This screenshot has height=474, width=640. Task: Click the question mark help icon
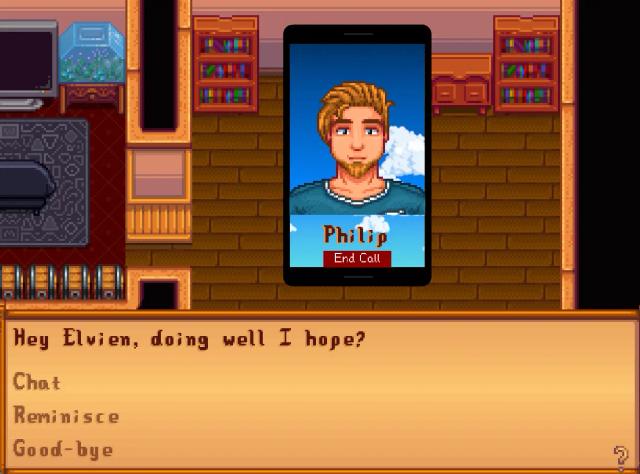[622, 454]
